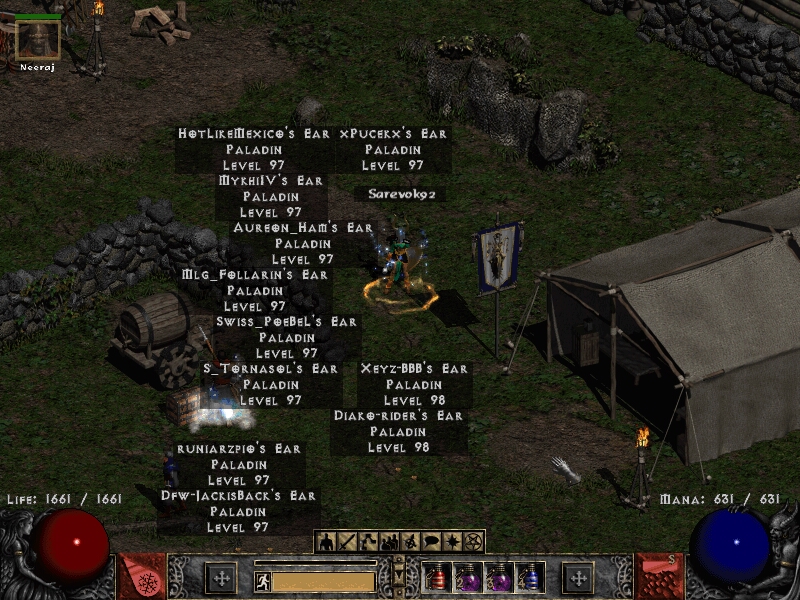Use the blue mana potion in belt

click(x=531, y=578)
